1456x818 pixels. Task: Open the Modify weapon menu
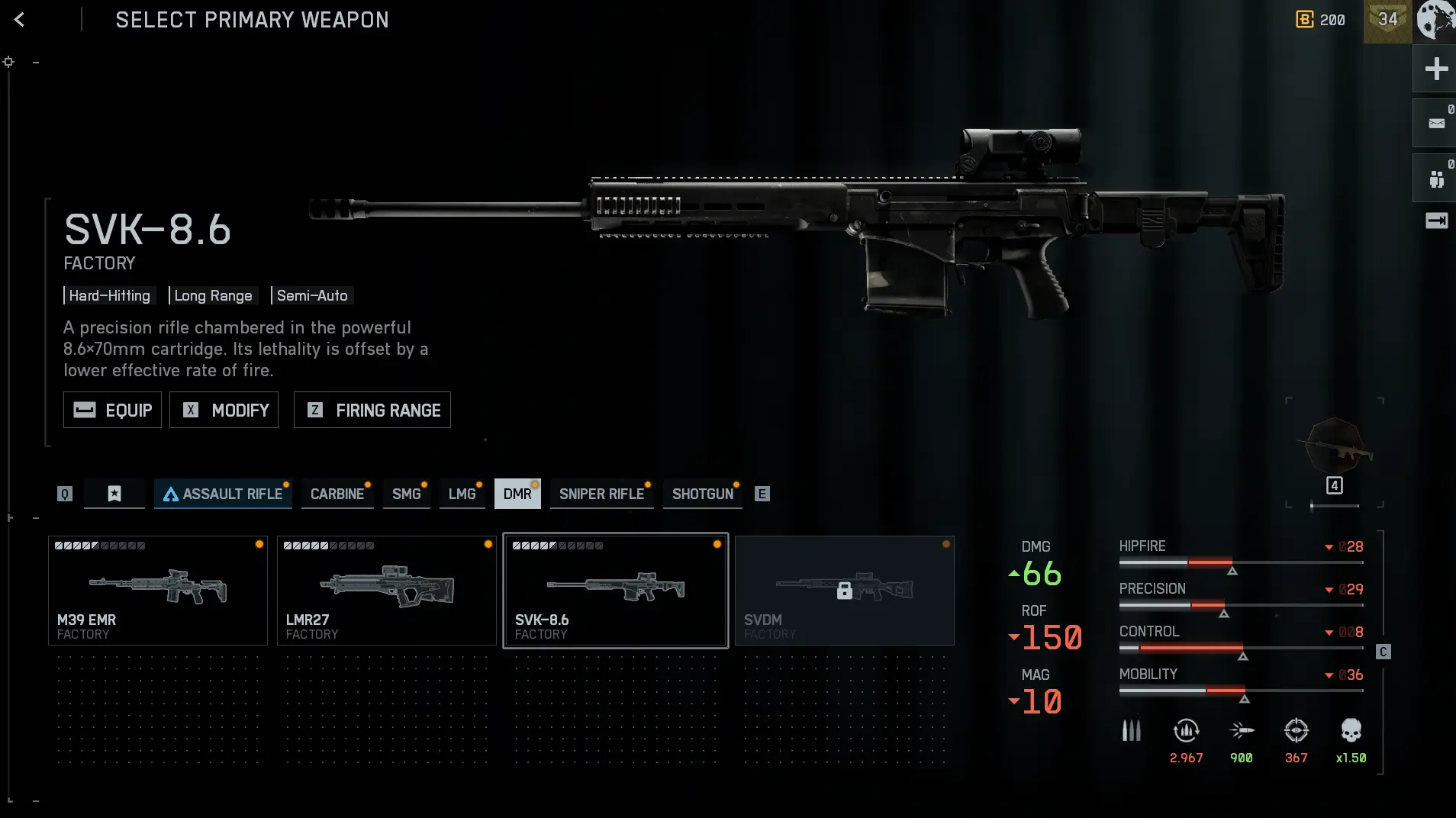pos(224,410)
